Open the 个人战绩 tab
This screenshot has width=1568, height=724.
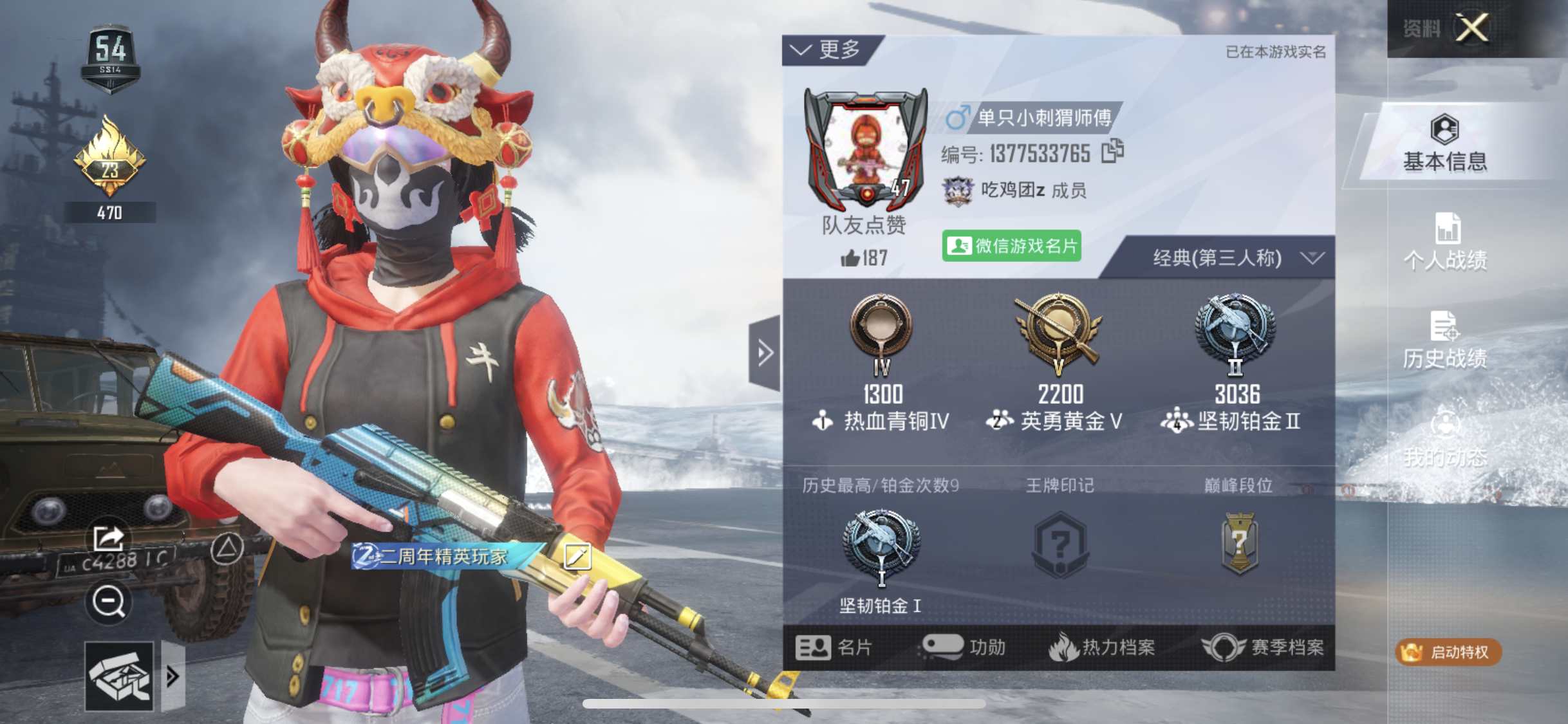1445,242
